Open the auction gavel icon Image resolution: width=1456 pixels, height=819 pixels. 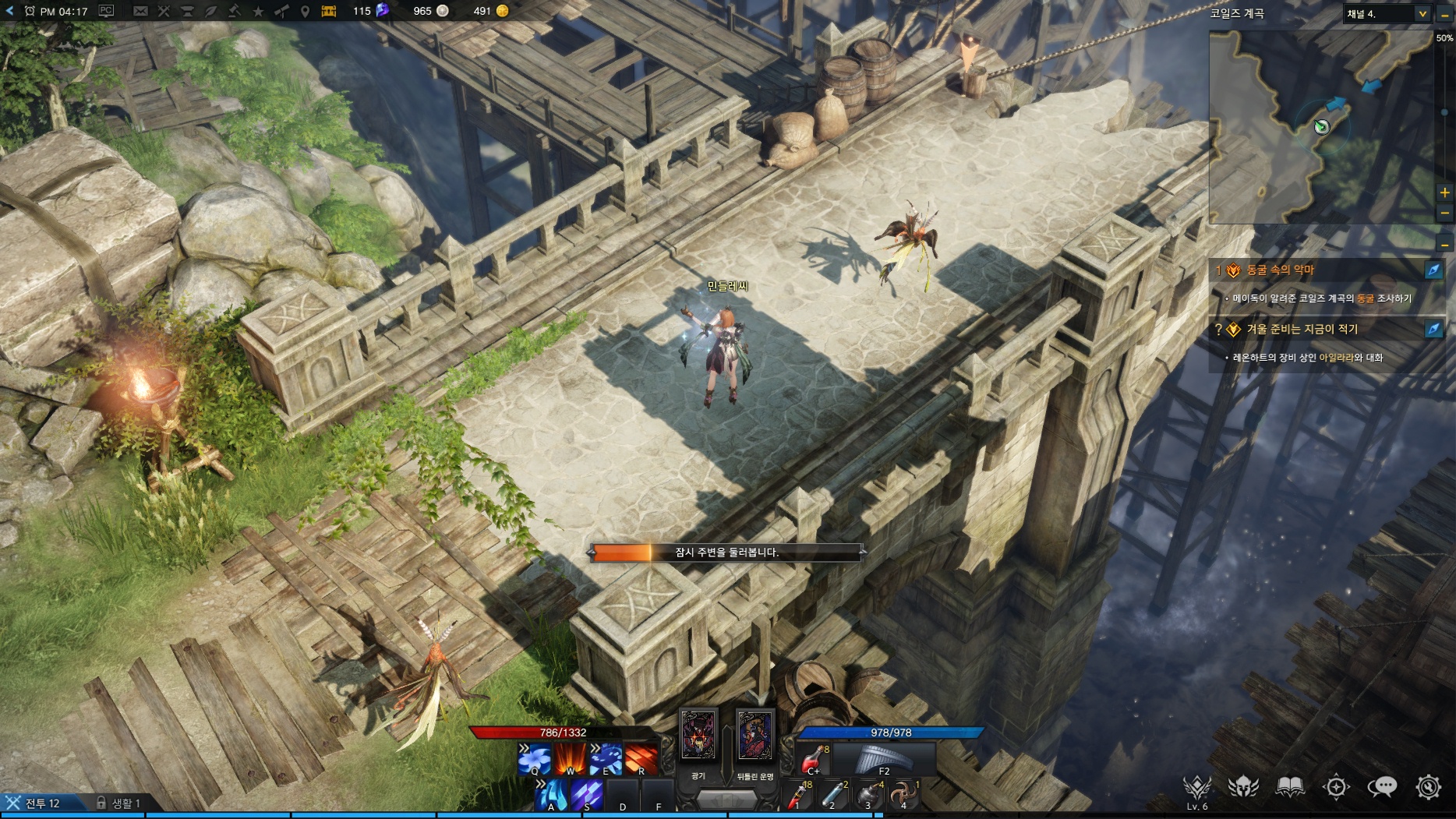point(235,11)
